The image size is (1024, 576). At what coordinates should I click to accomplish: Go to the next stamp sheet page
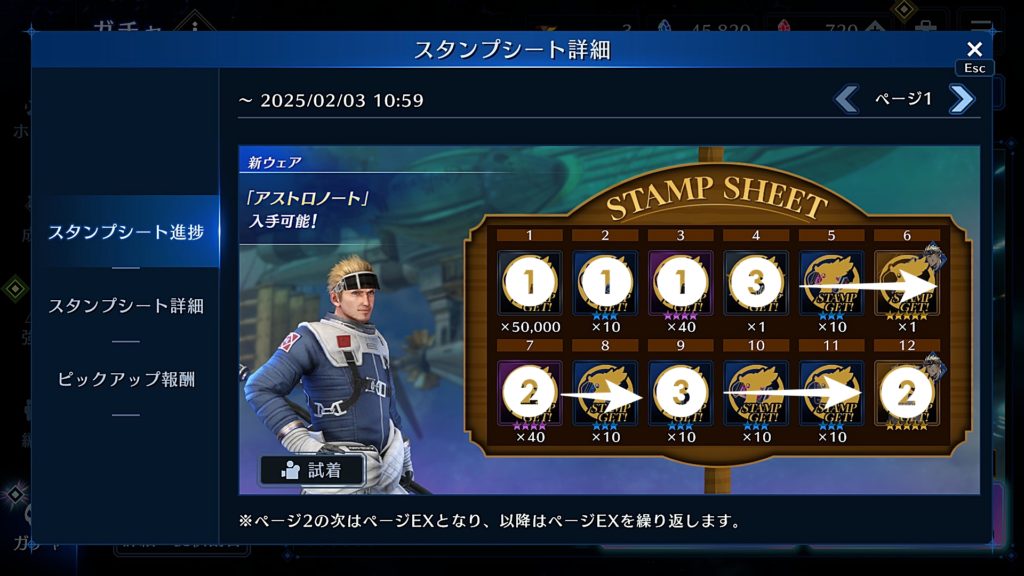click(x=961, y=99)
